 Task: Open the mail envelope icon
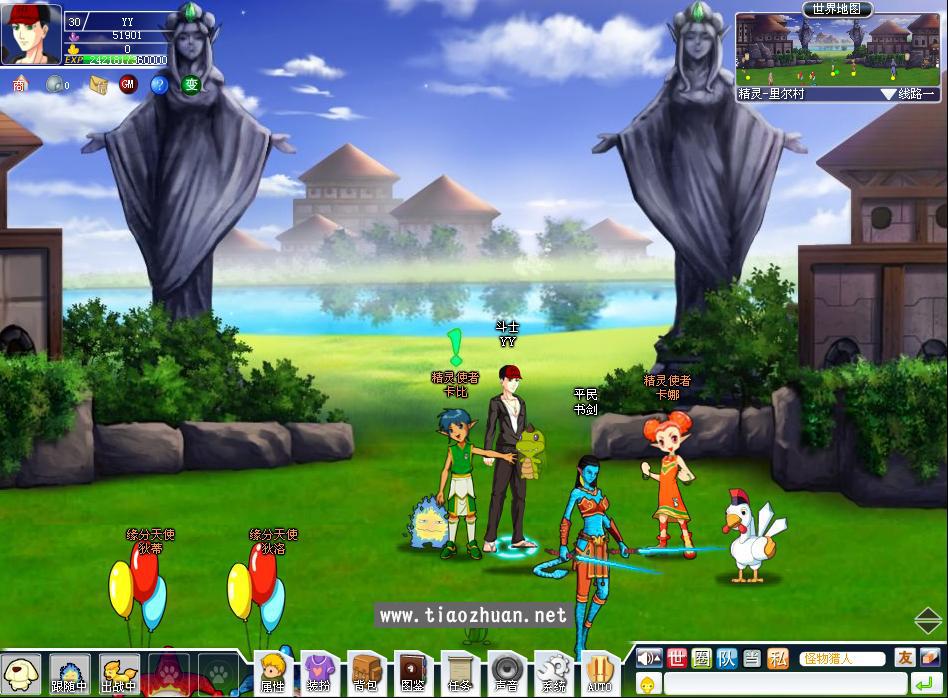click(x=97, y=85)
